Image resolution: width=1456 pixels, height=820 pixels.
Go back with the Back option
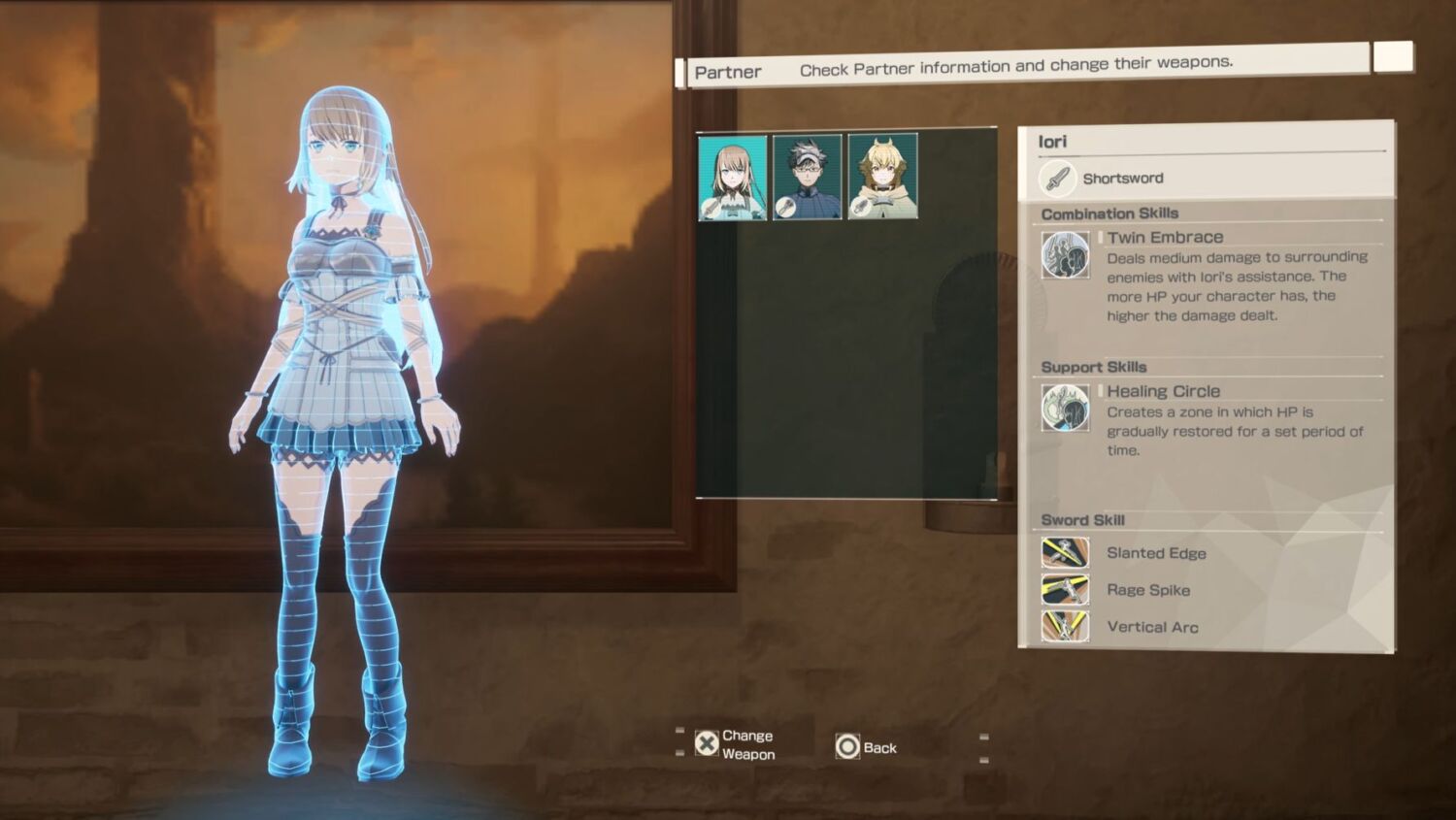click(867, 747)
